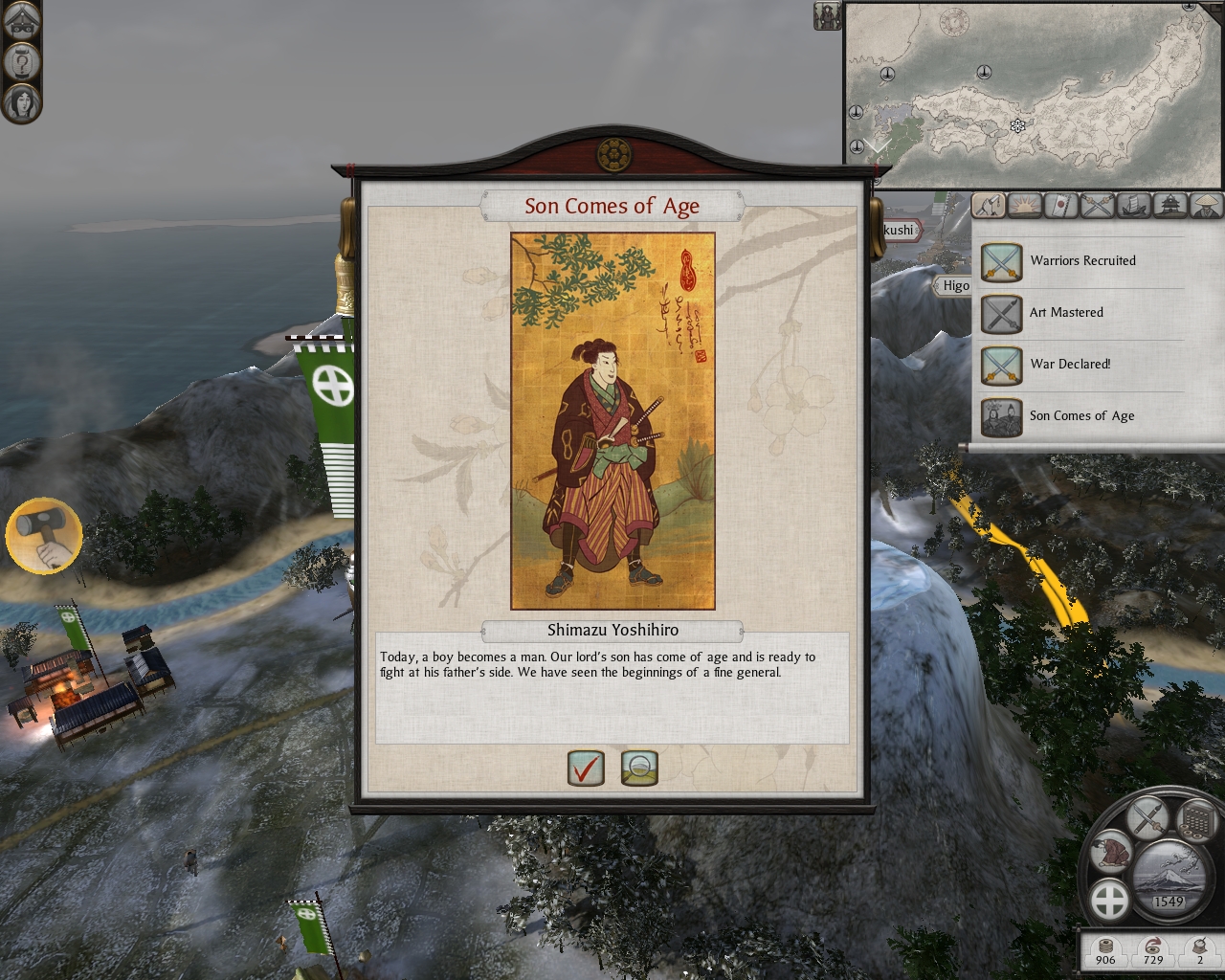Accept the Son Comes of Age message
The height and width of the screenshot is (980, 1225).
click(586, 767)
